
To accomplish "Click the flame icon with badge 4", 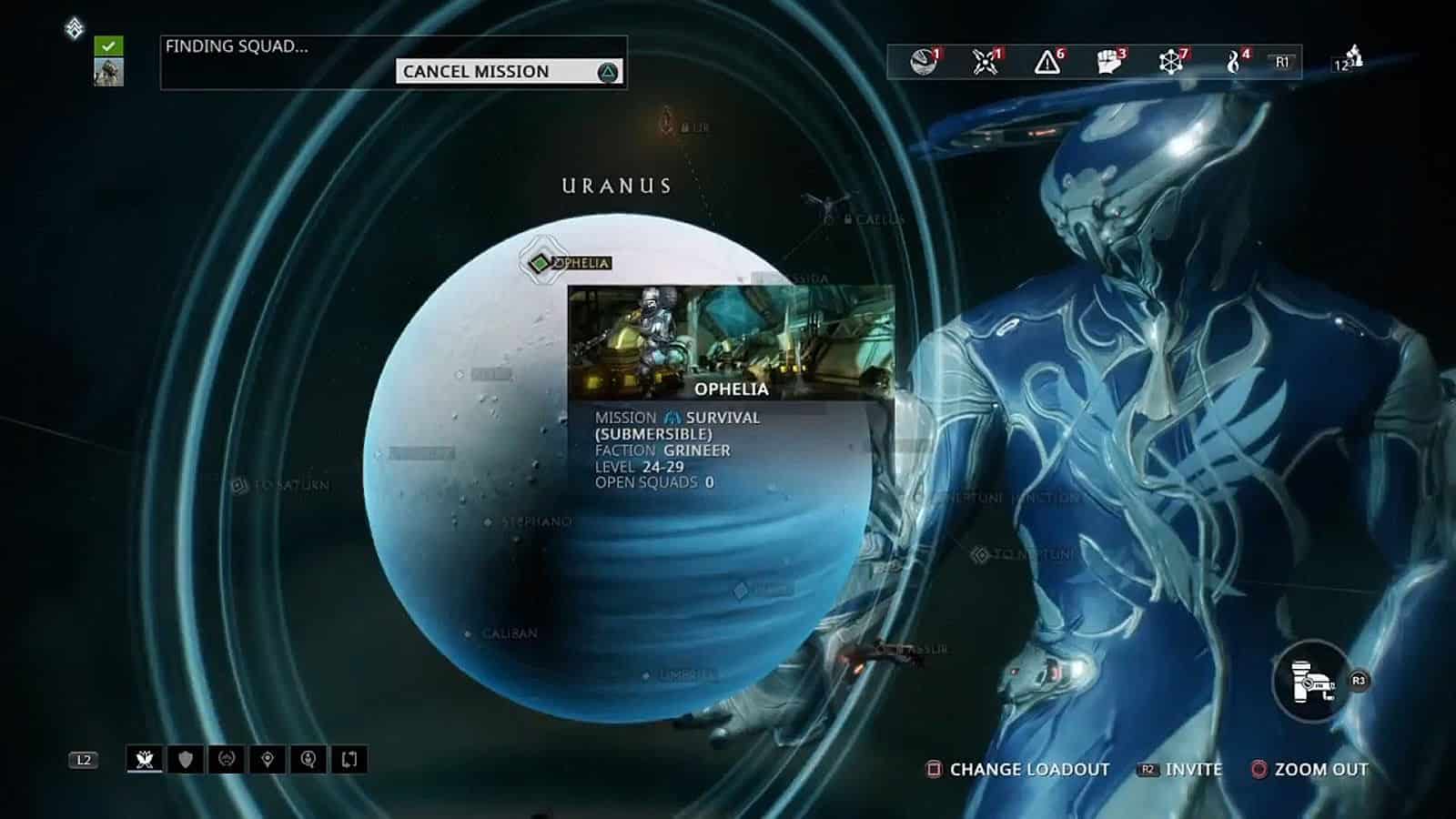I will [x=1234, y=62].
